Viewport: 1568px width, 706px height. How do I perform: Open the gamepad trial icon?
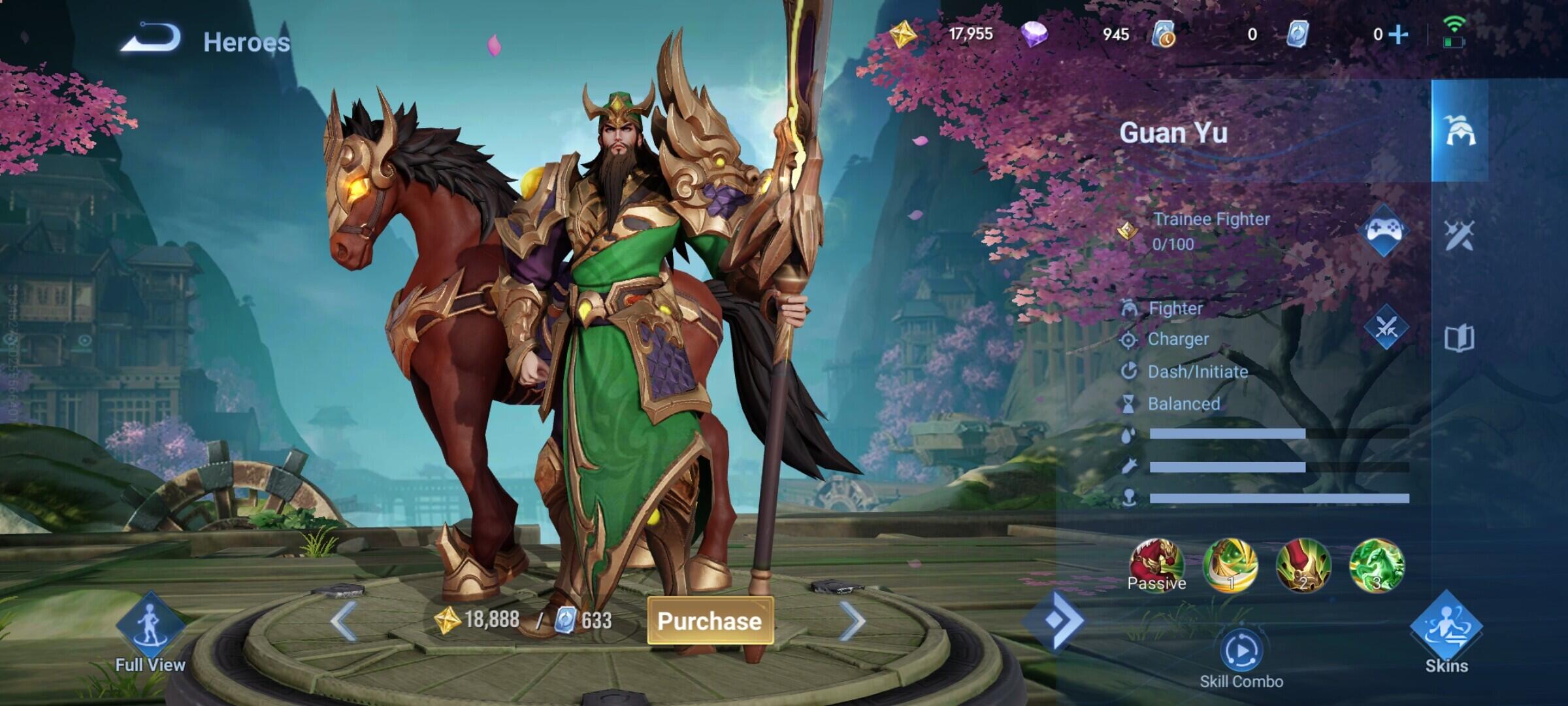pyautogui.click(x=1384, y=230)
